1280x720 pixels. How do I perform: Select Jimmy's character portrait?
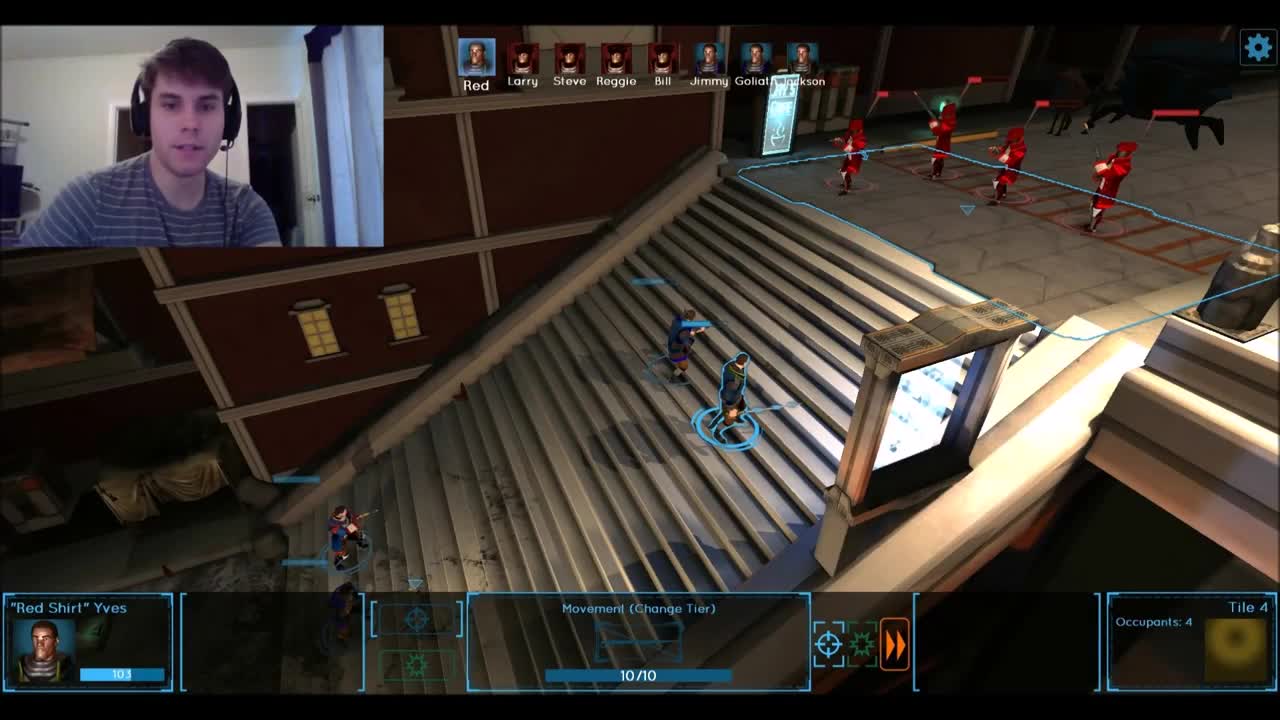tap(708, 57)
